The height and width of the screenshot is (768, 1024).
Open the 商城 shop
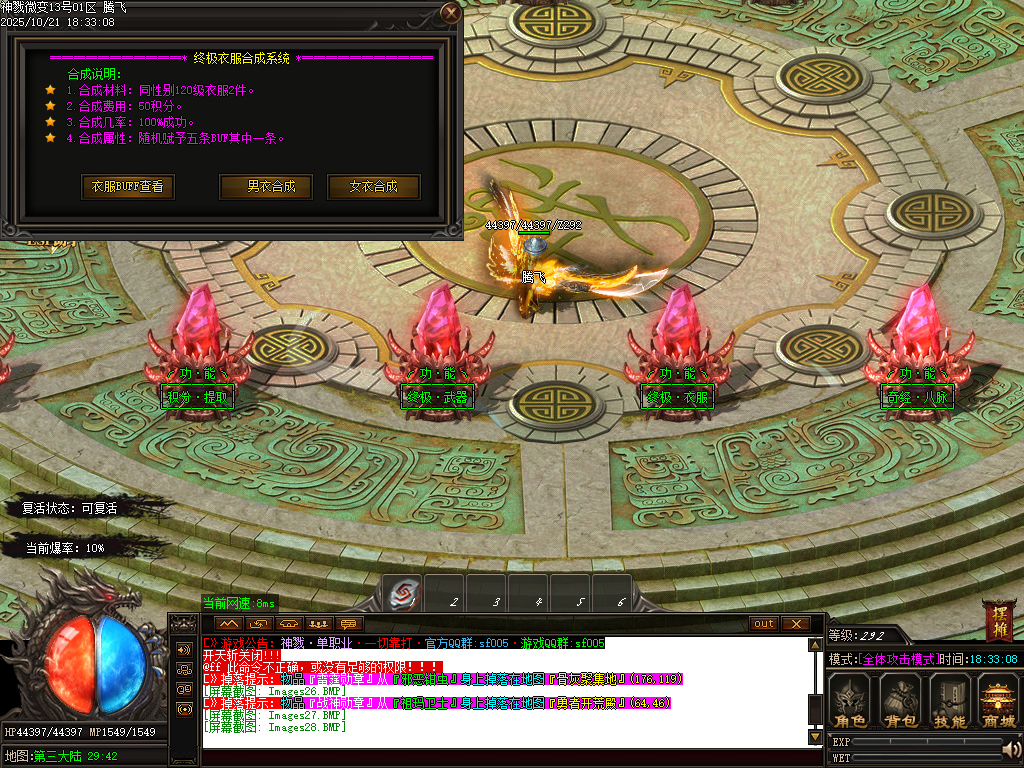[x=998, y=700]
